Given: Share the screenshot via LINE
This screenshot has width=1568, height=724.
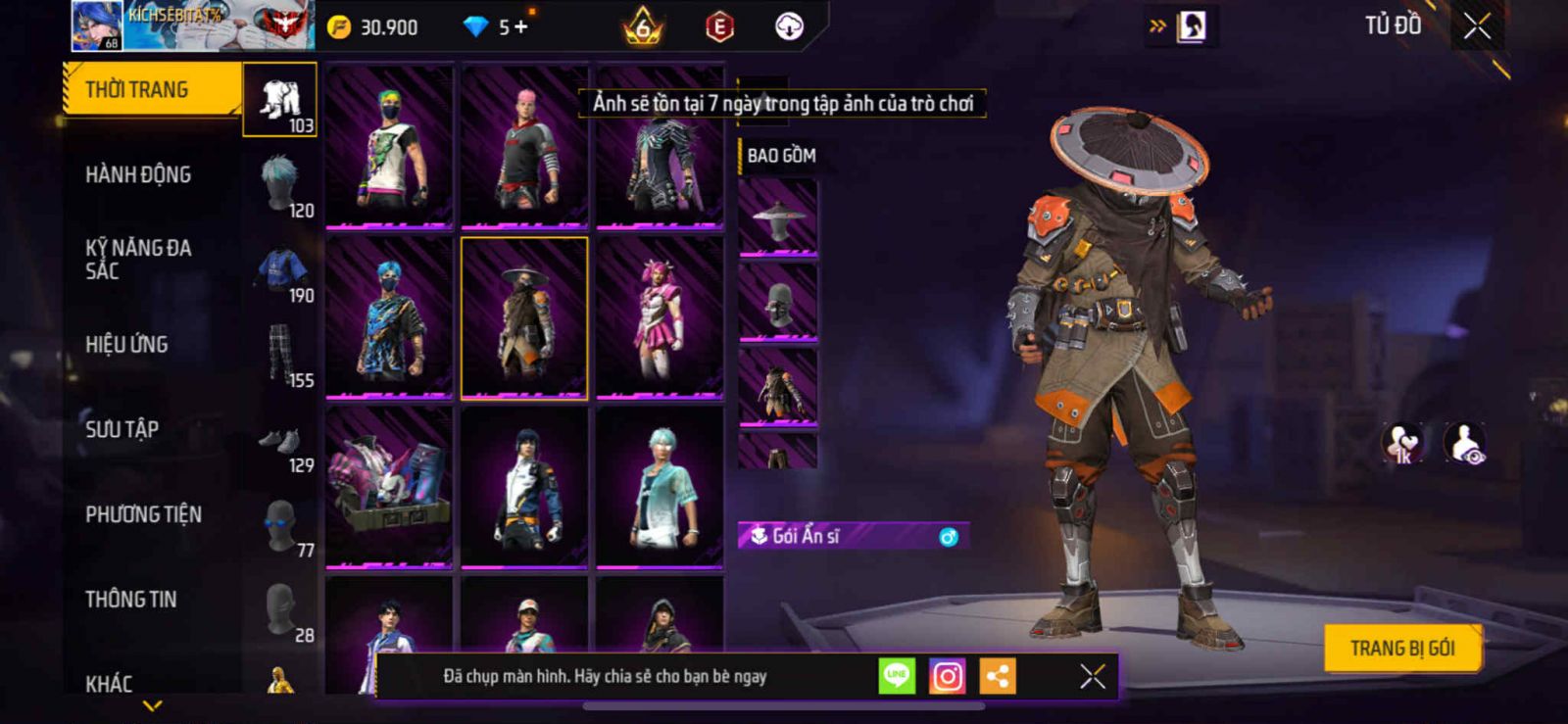Looking at the screenshot, I should (896, 676).
